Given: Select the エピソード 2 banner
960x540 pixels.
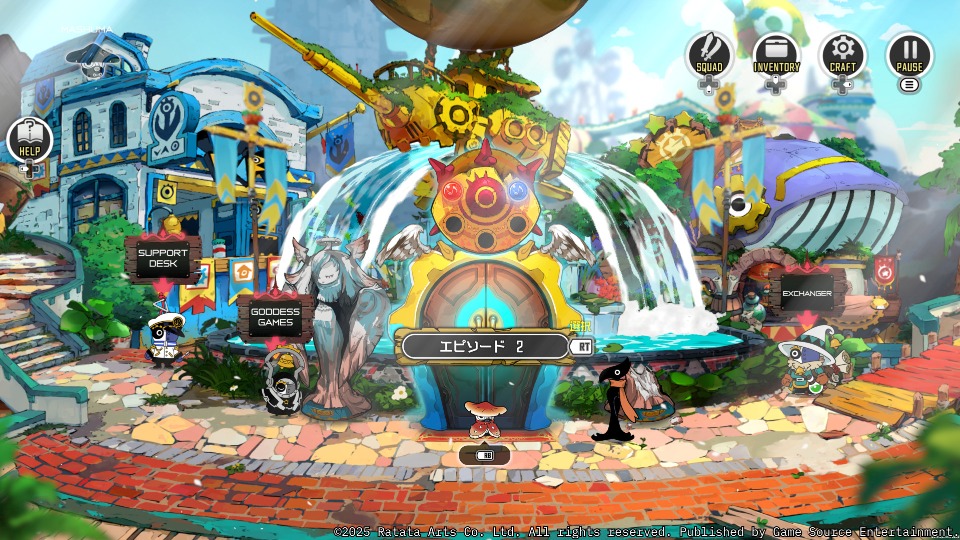Looking at the screenshot, I should pyautogui.click(x=484, y=346).
